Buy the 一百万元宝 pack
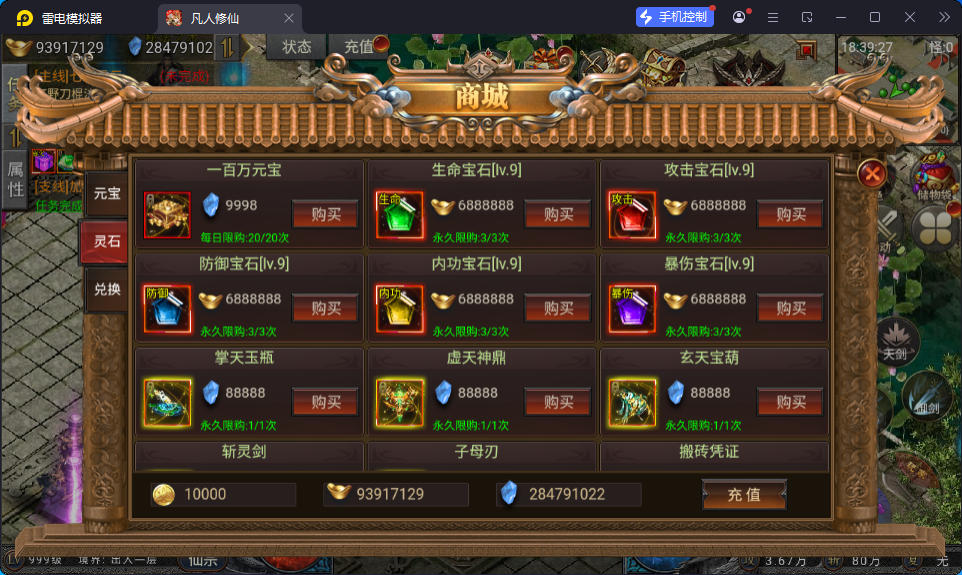The height and width of the screenshot is (575, 962). coord(325,214)
